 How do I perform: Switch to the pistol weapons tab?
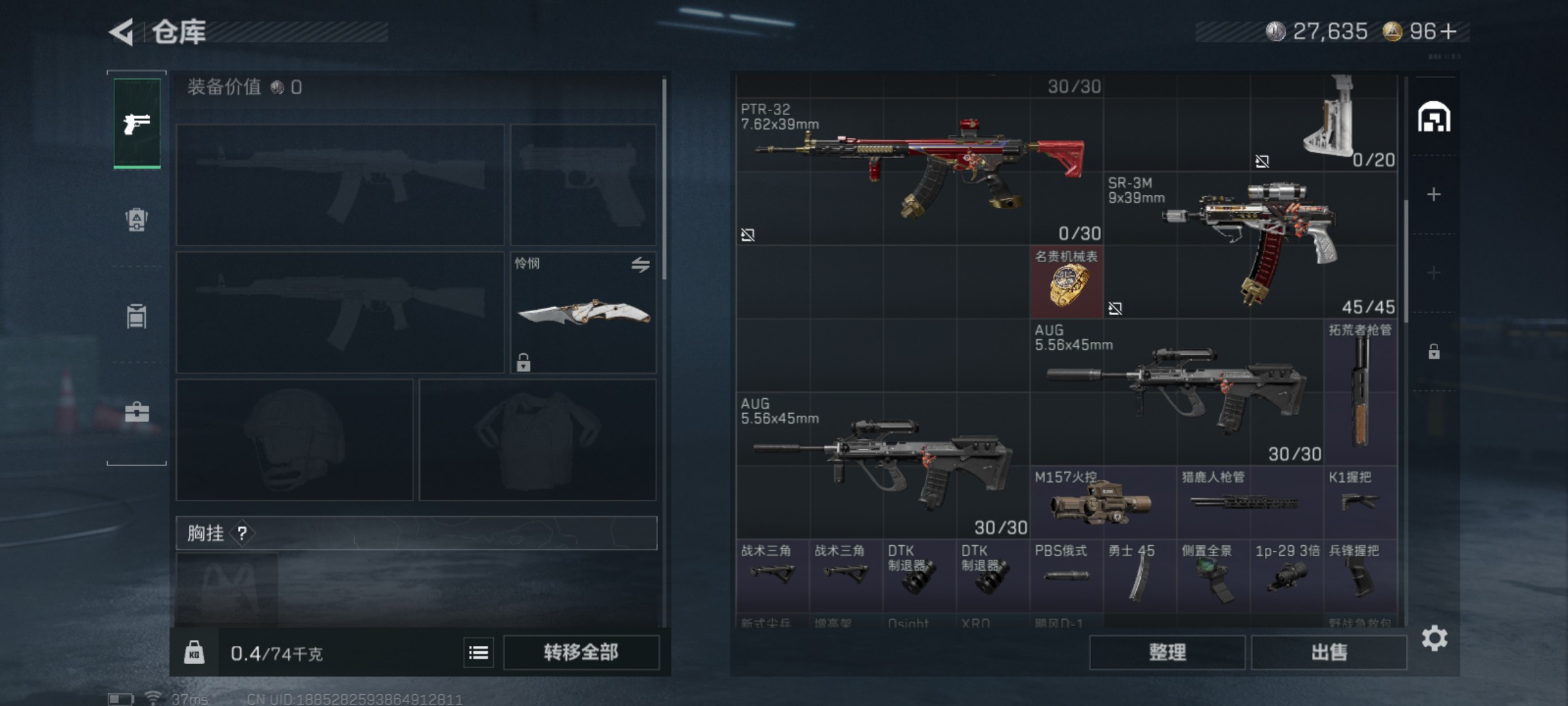[x=137, y=123]
